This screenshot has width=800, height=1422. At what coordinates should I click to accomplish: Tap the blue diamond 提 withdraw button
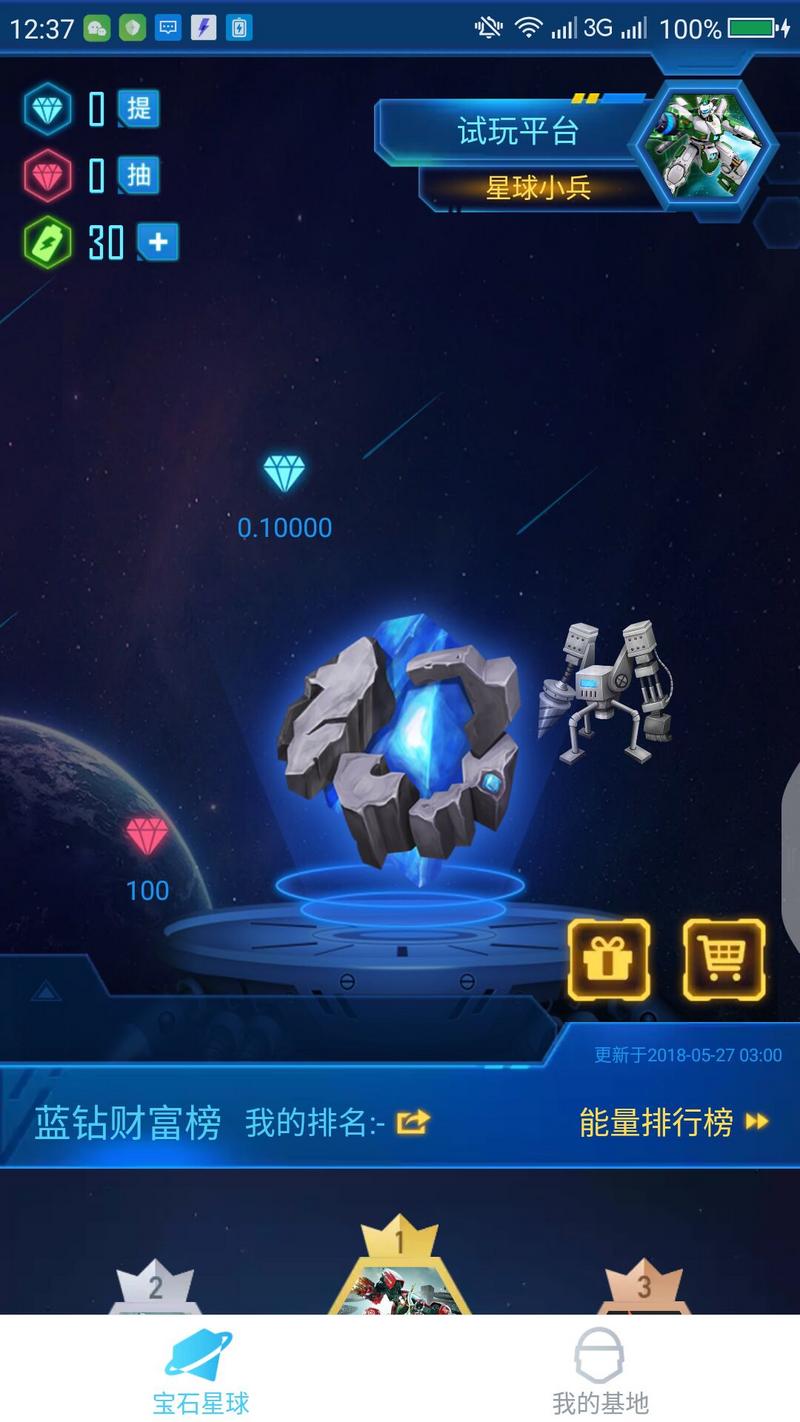pos(139,108)
